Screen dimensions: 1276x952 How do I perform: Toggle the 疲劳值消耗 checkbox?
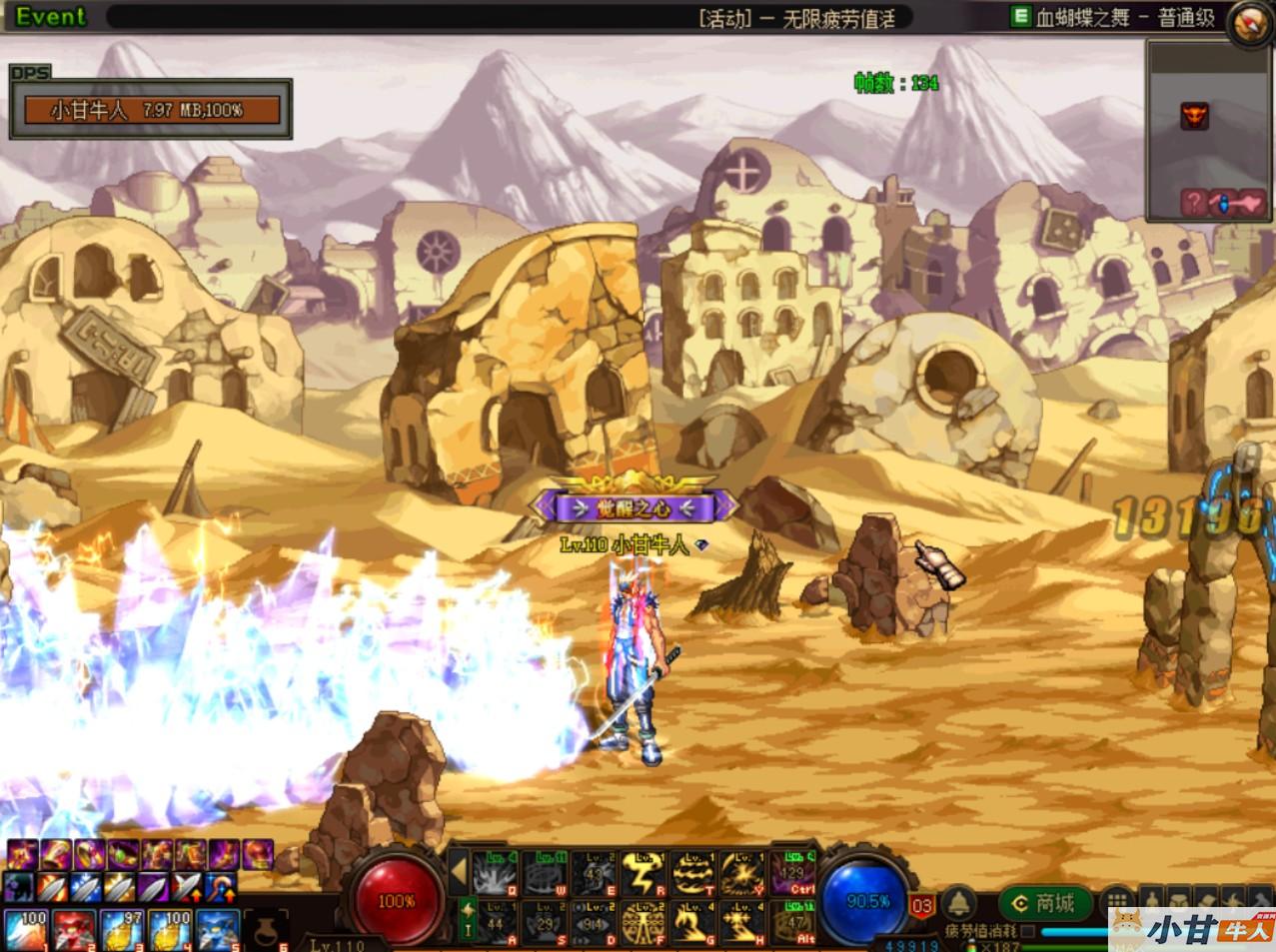click(1027, 931)
